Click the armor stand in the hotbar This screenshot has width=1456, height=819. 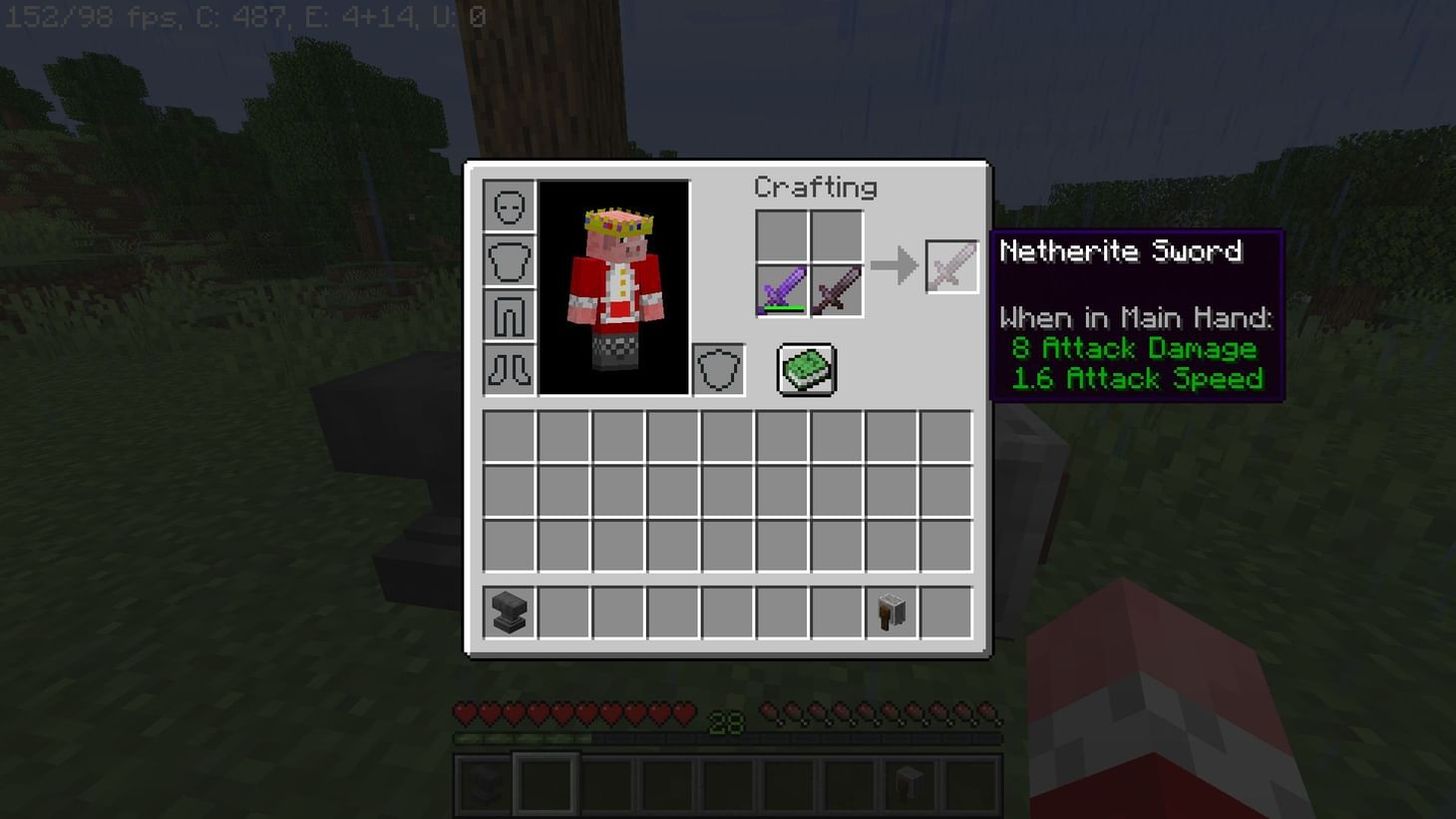[910, 784]
